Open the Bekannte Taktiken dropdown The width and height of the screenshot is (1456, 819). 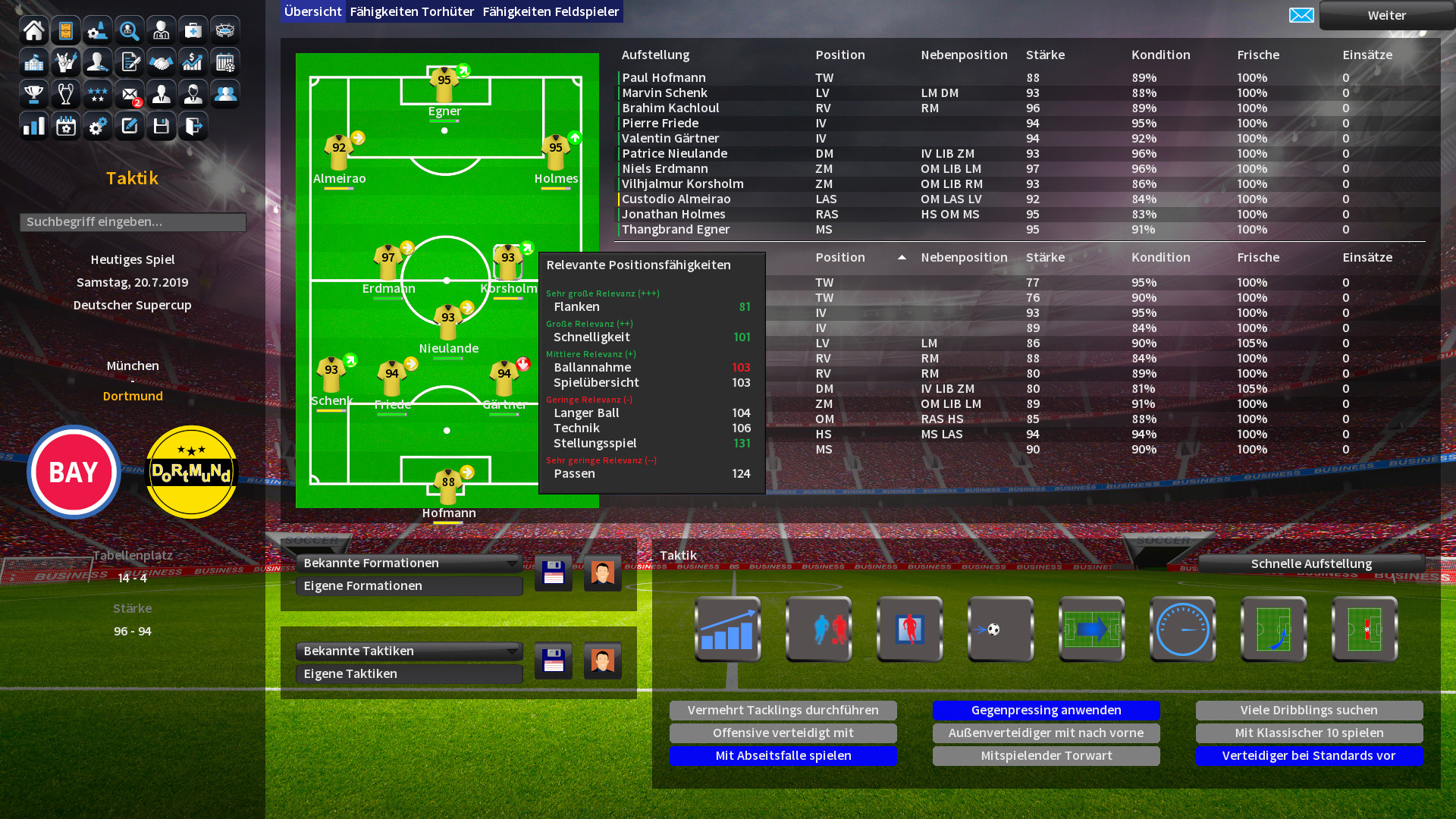coord(409,651)
